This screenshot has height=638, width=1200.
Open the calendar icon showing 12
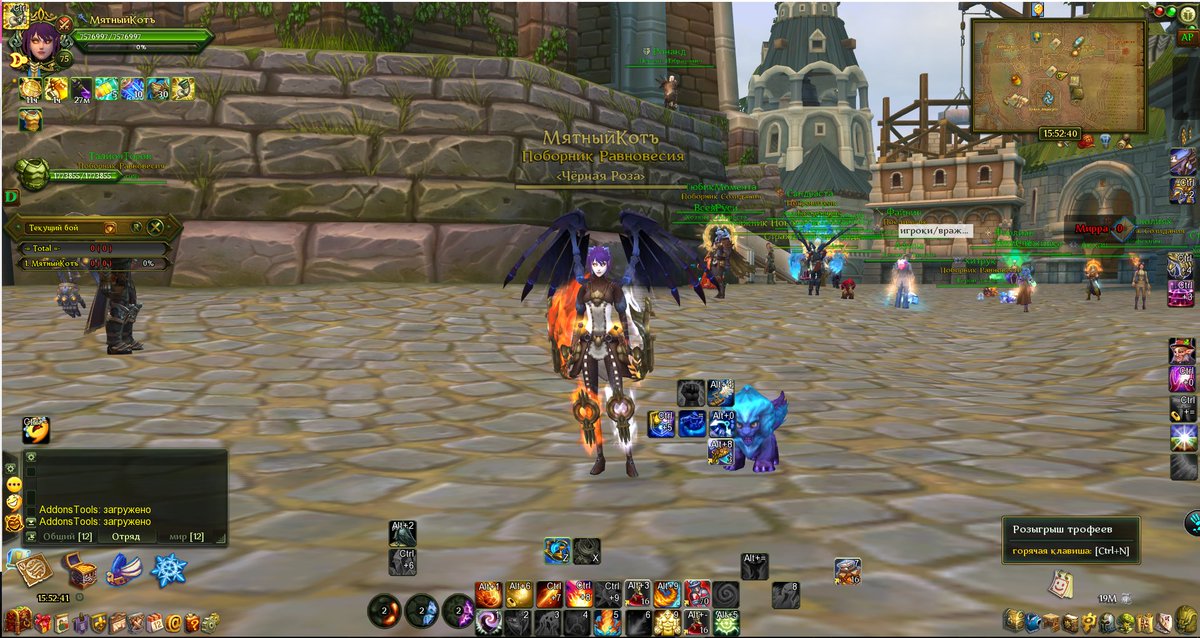tap(155, 623)
